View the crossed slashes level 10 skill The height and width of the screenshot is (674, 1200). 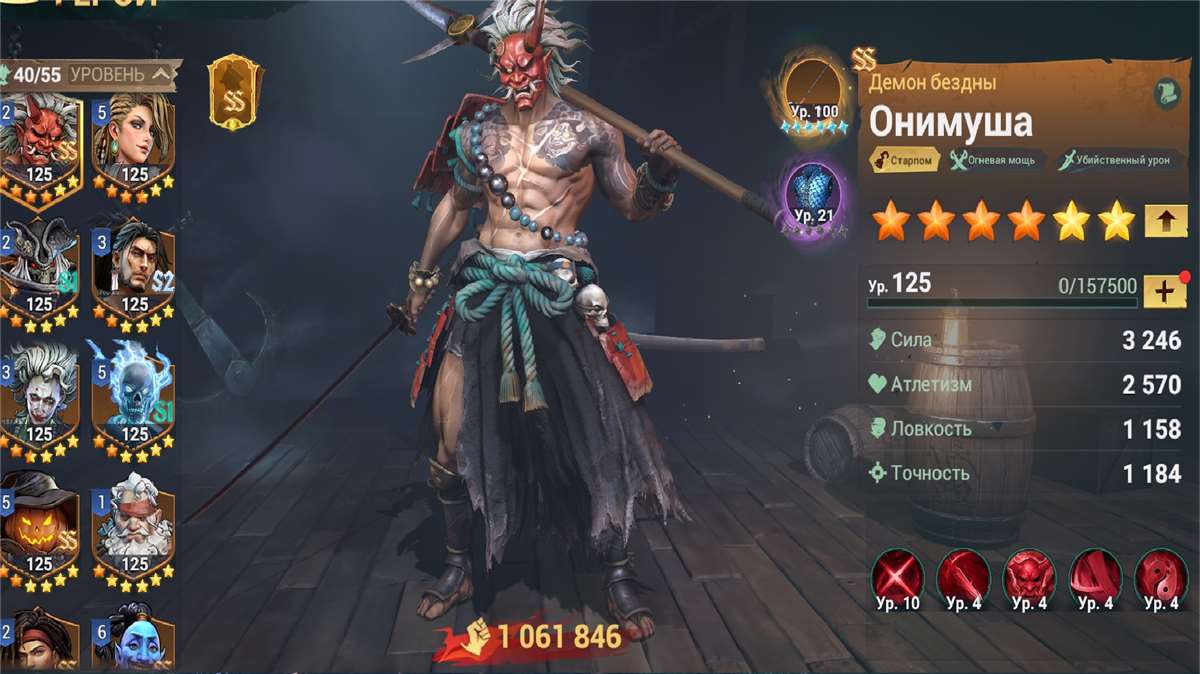[x=897, y=579]
